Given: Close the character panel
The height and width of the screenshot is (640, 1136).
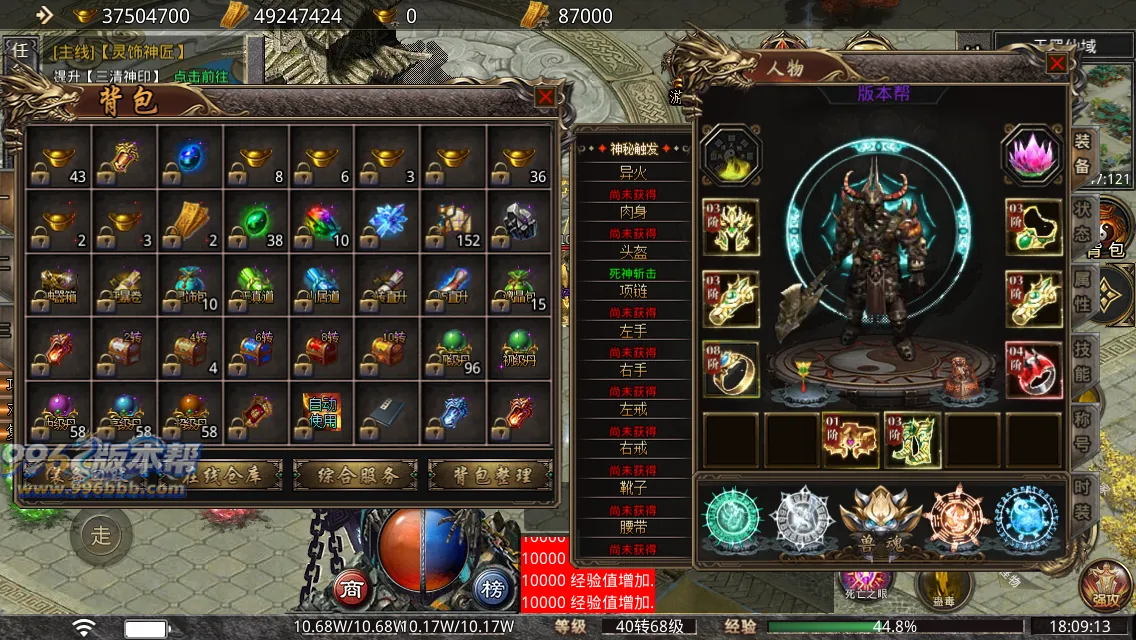Looking at the screenshot, I should pos(1056,64).
